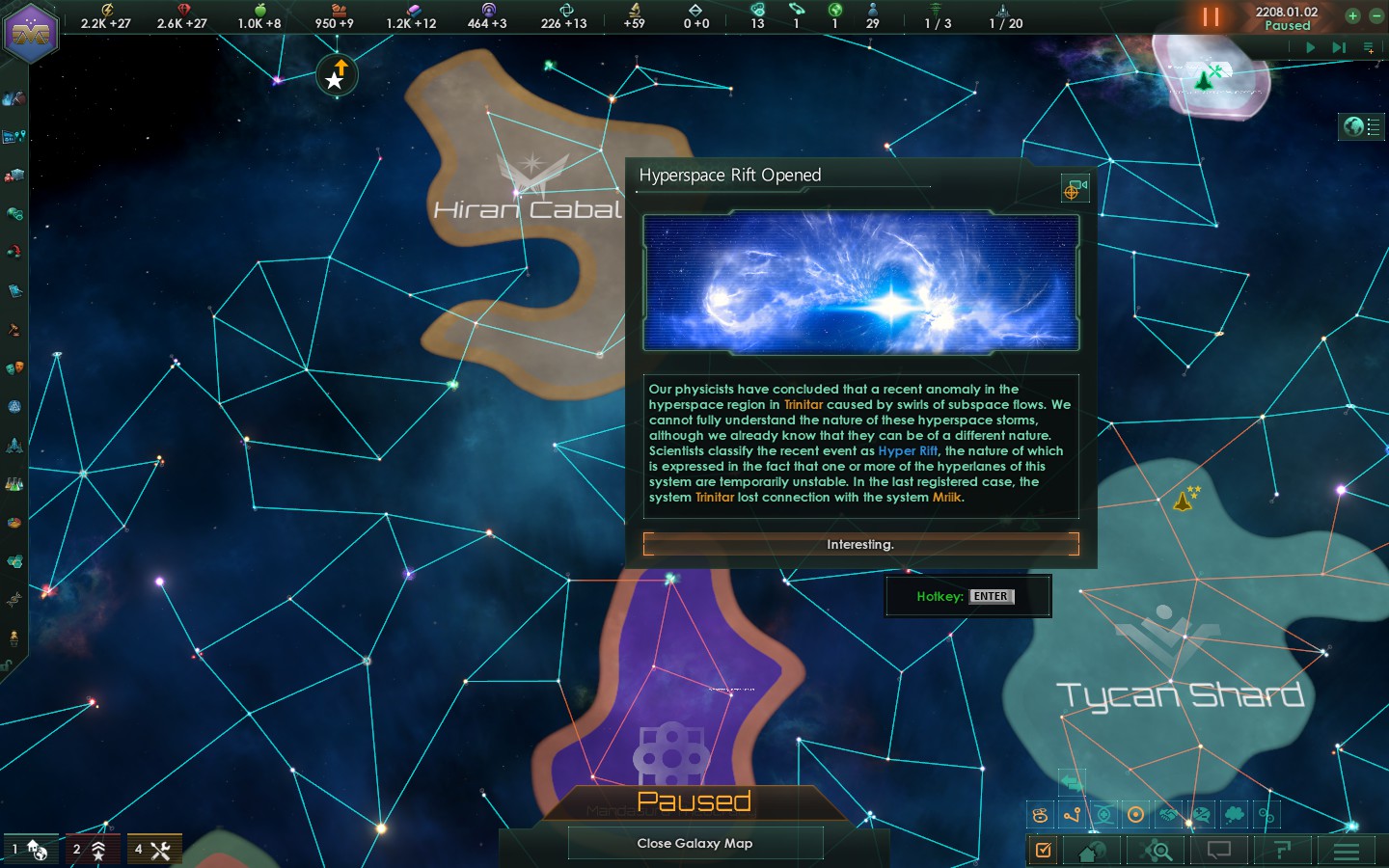
Task: Click the star upgrade notification icon
Action: [337, 75]
